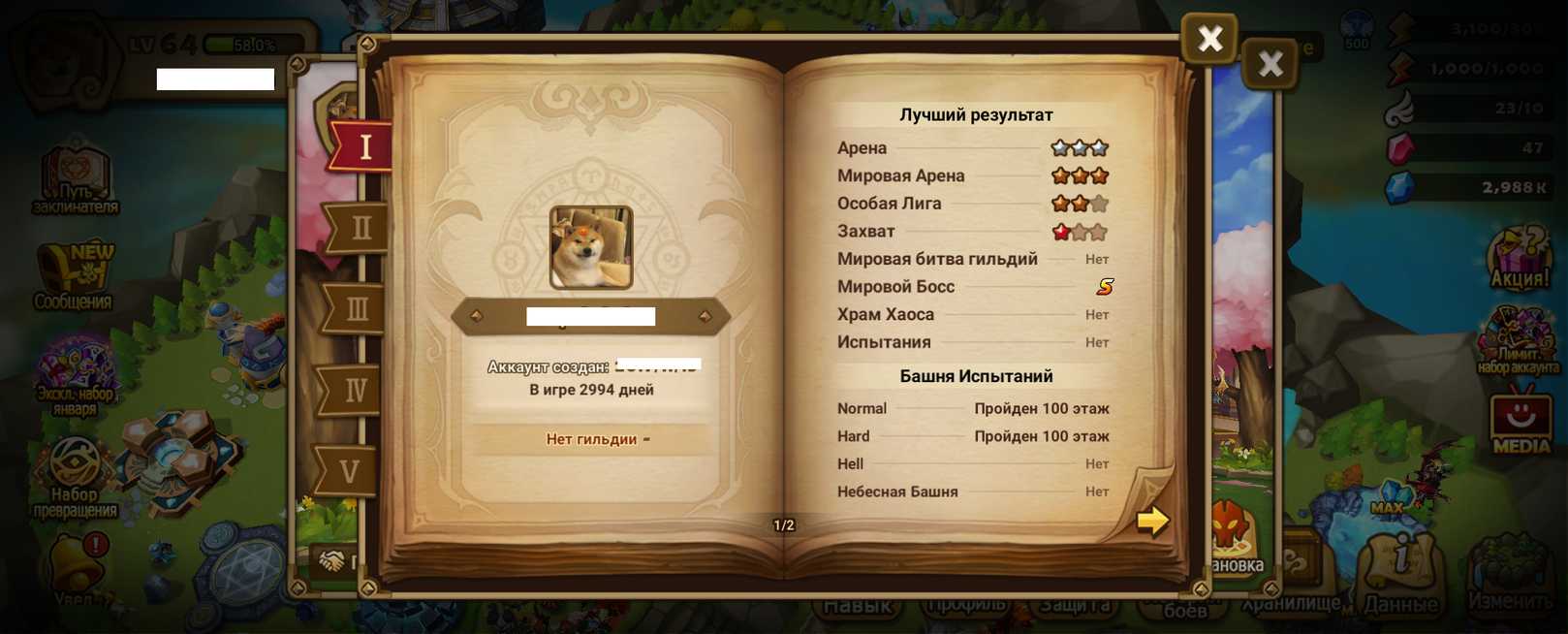Open the 'Акция!' gift box offer

[1520, 258]
